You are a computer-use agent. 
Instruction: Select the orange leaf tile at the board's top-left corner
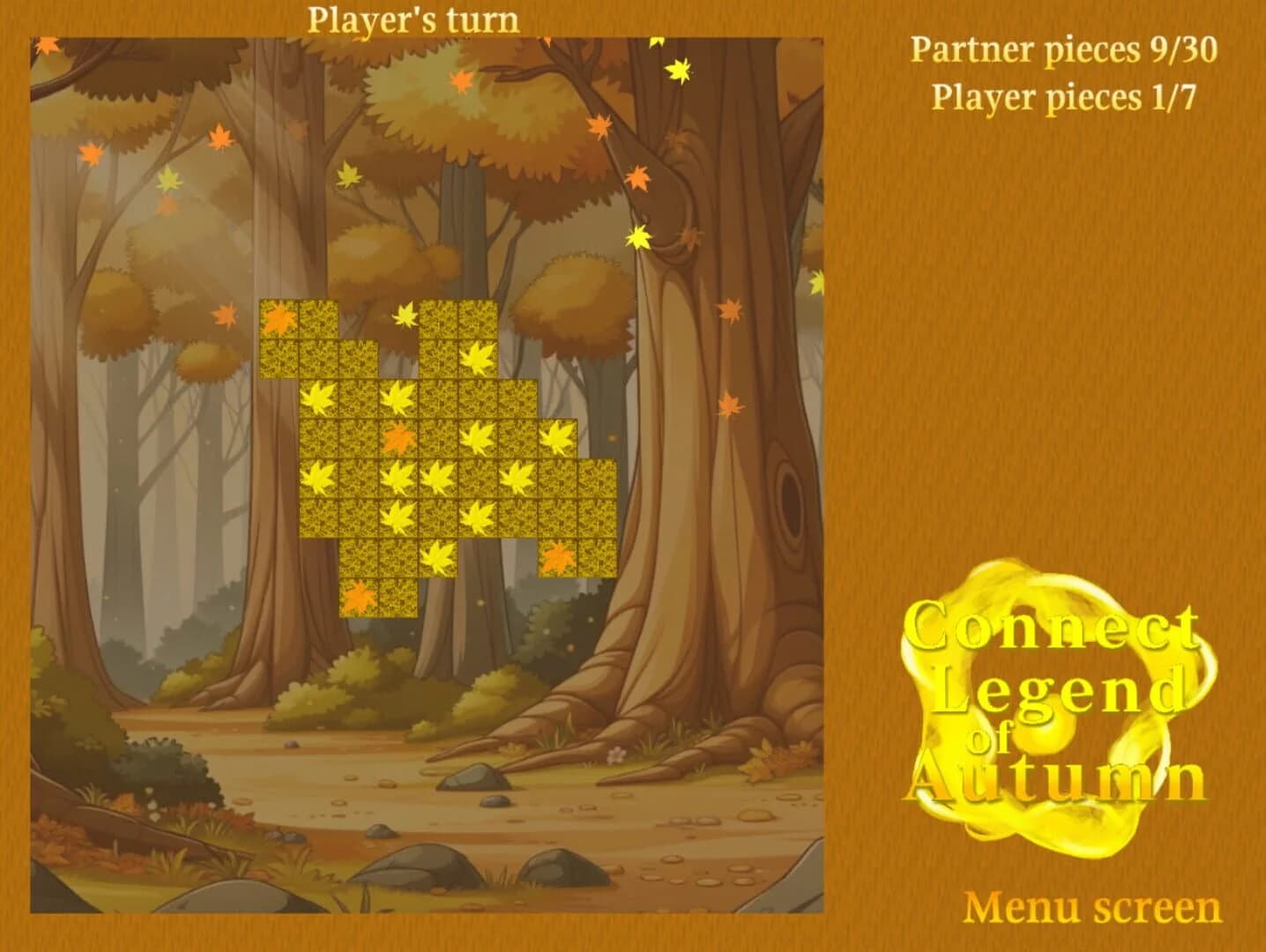pos(278,319)
